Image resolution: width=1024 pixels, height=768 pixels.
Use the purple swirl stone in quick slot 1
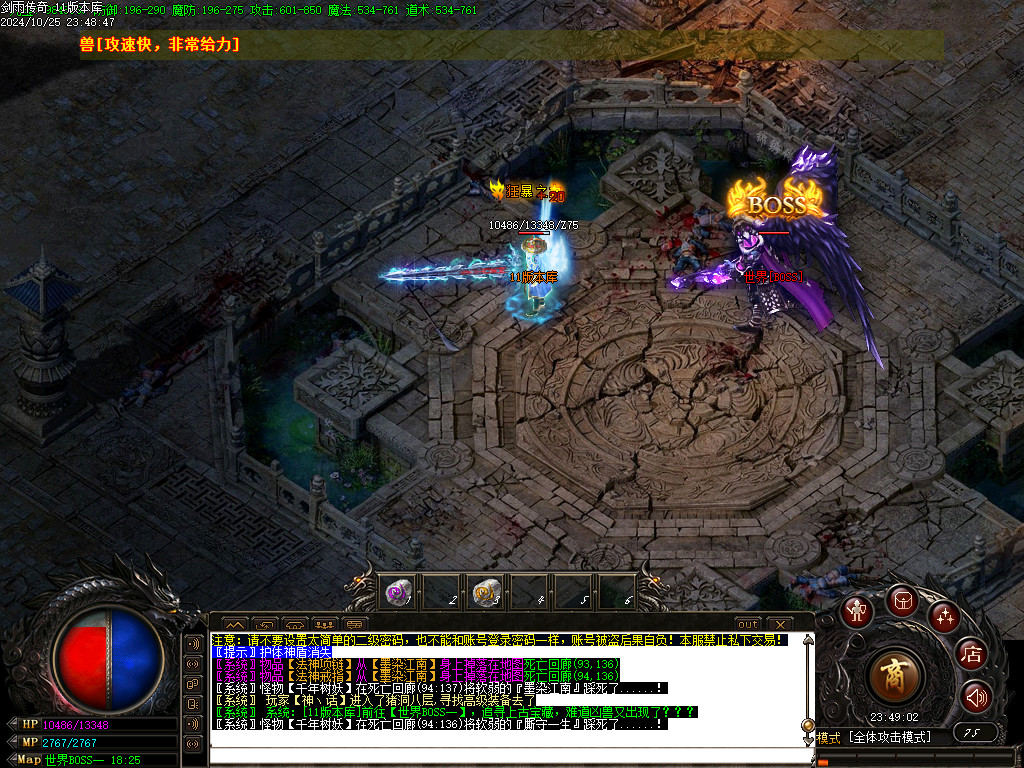(399, 592)
